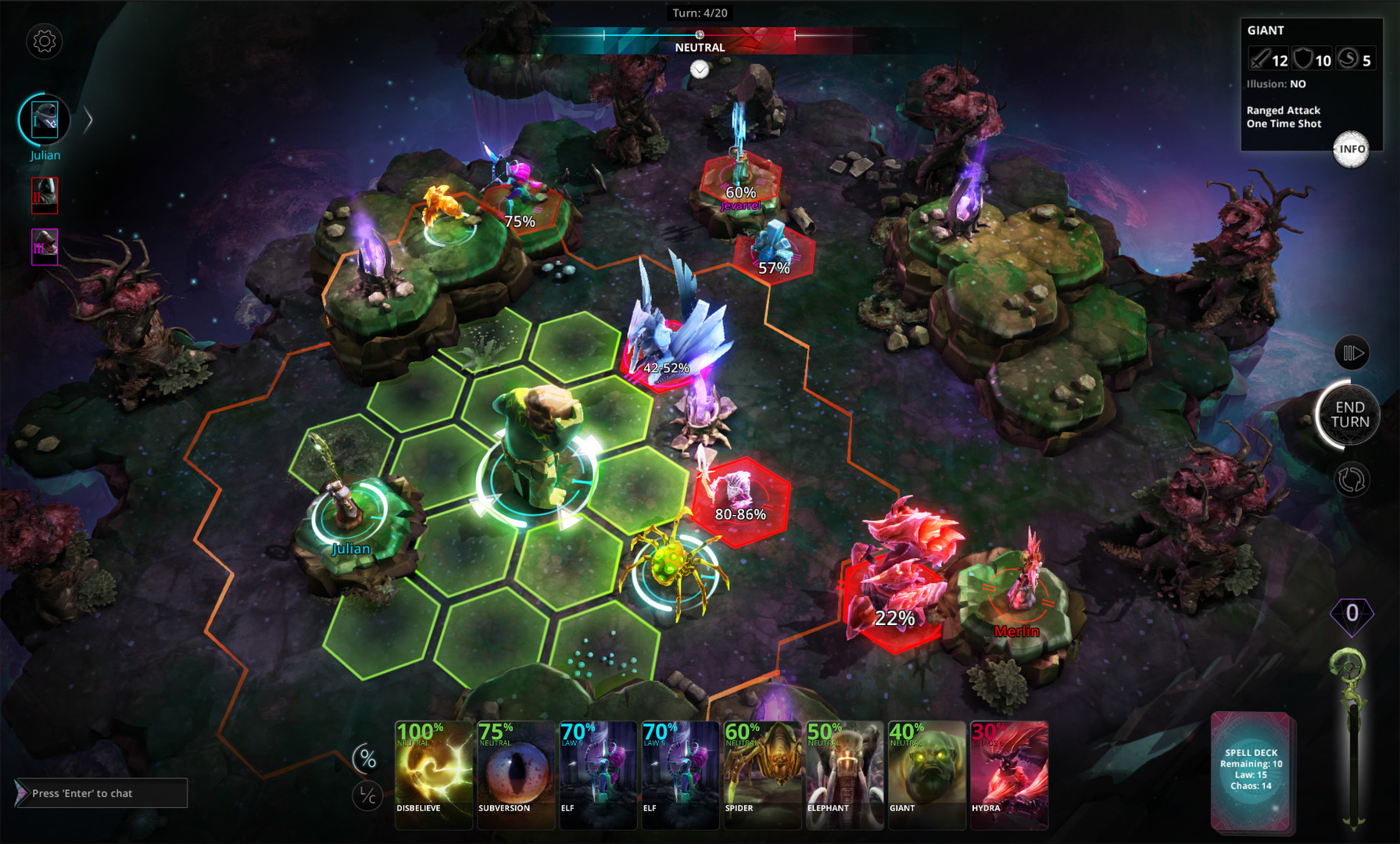Click the fast-forward turn icon
Image resolution: width=1400 pixels, height=844 pixels.
(x=1352, y=352)
